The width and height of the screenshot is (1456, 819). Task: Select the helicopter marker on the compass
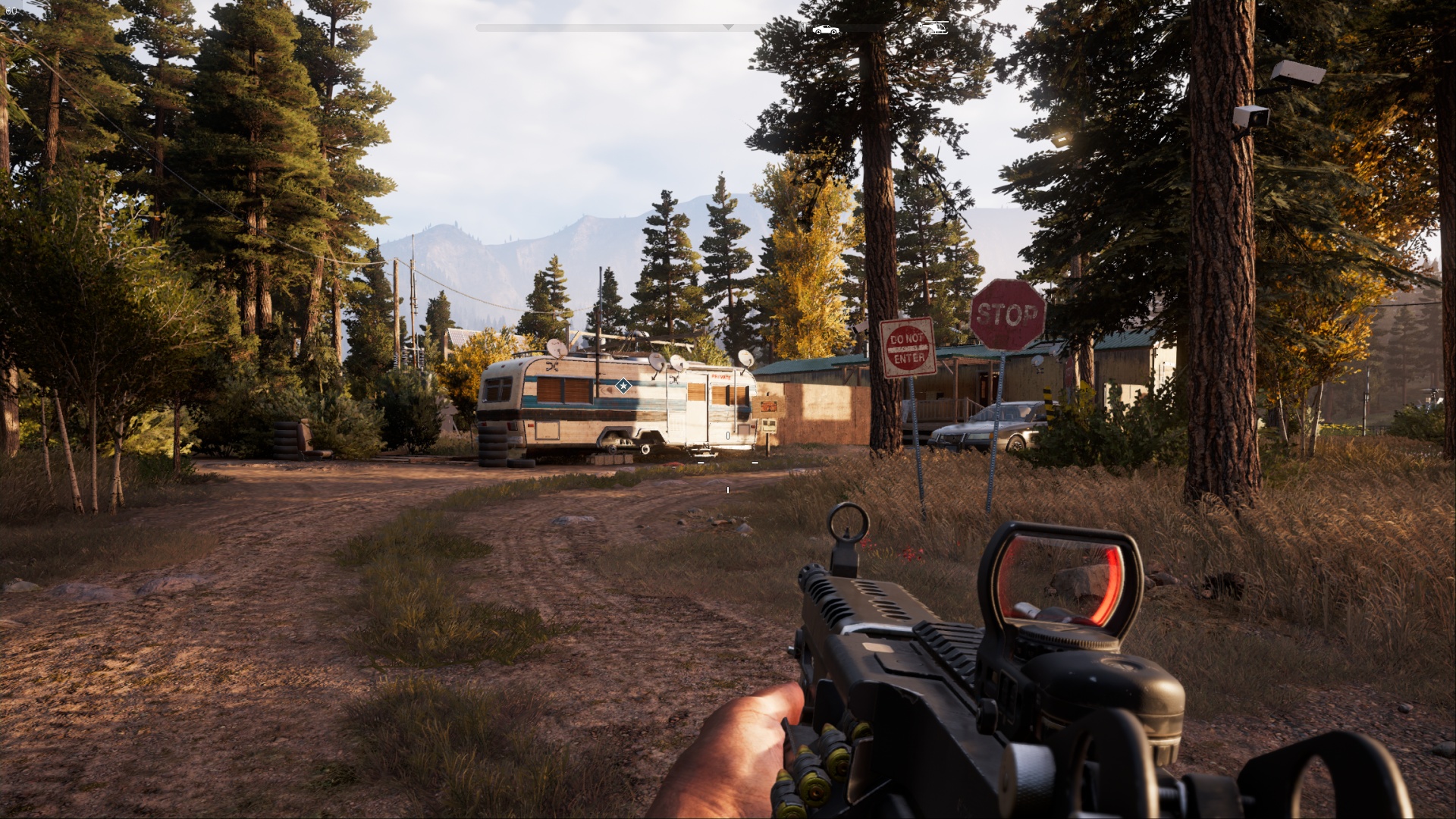[934, 28]
